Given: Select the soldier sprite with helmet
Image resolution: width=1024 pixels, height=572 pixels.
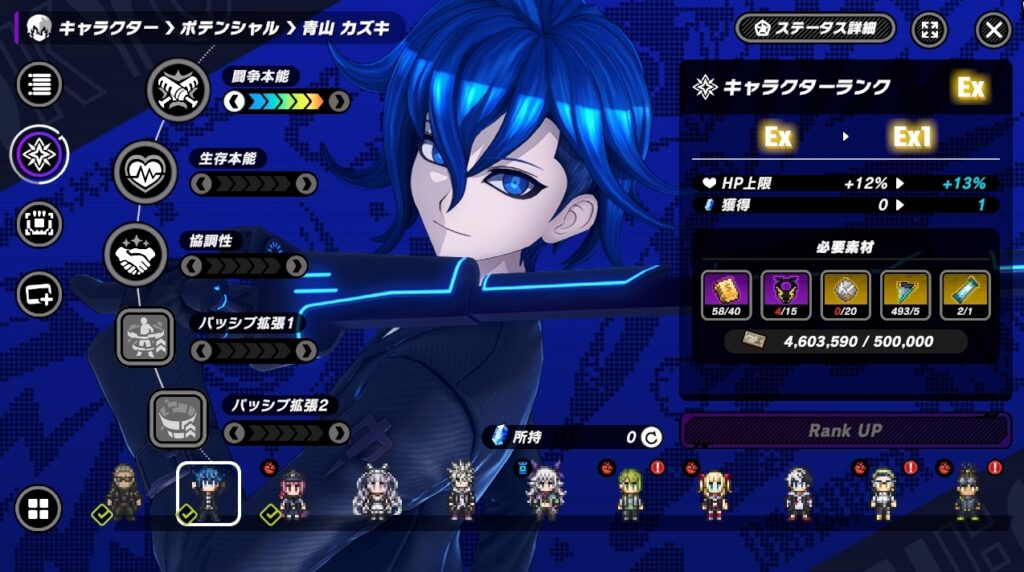Looking at the screenshot, I should tap(123, 493).
